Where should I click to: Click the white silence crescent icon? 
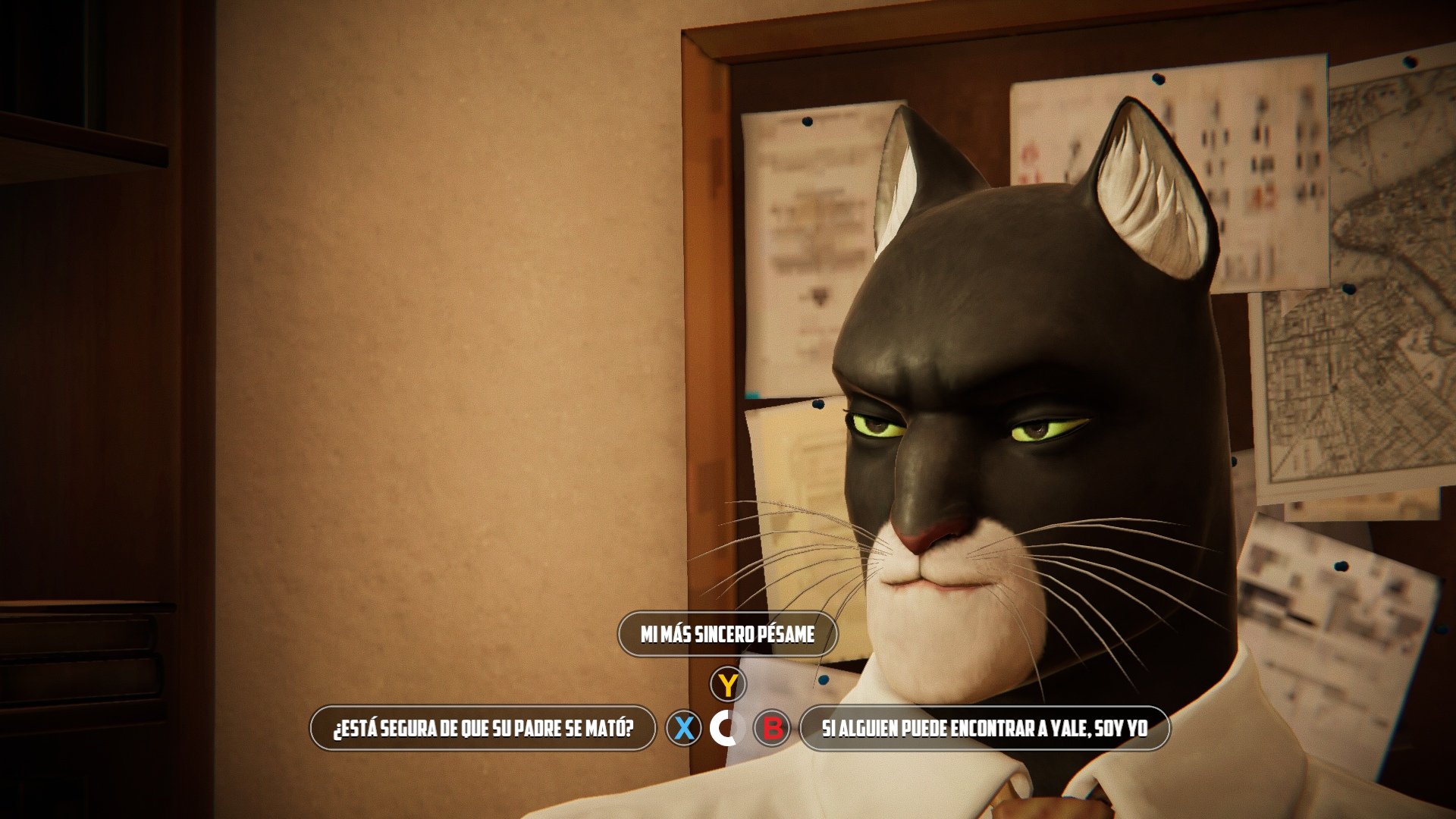[726, 728]
